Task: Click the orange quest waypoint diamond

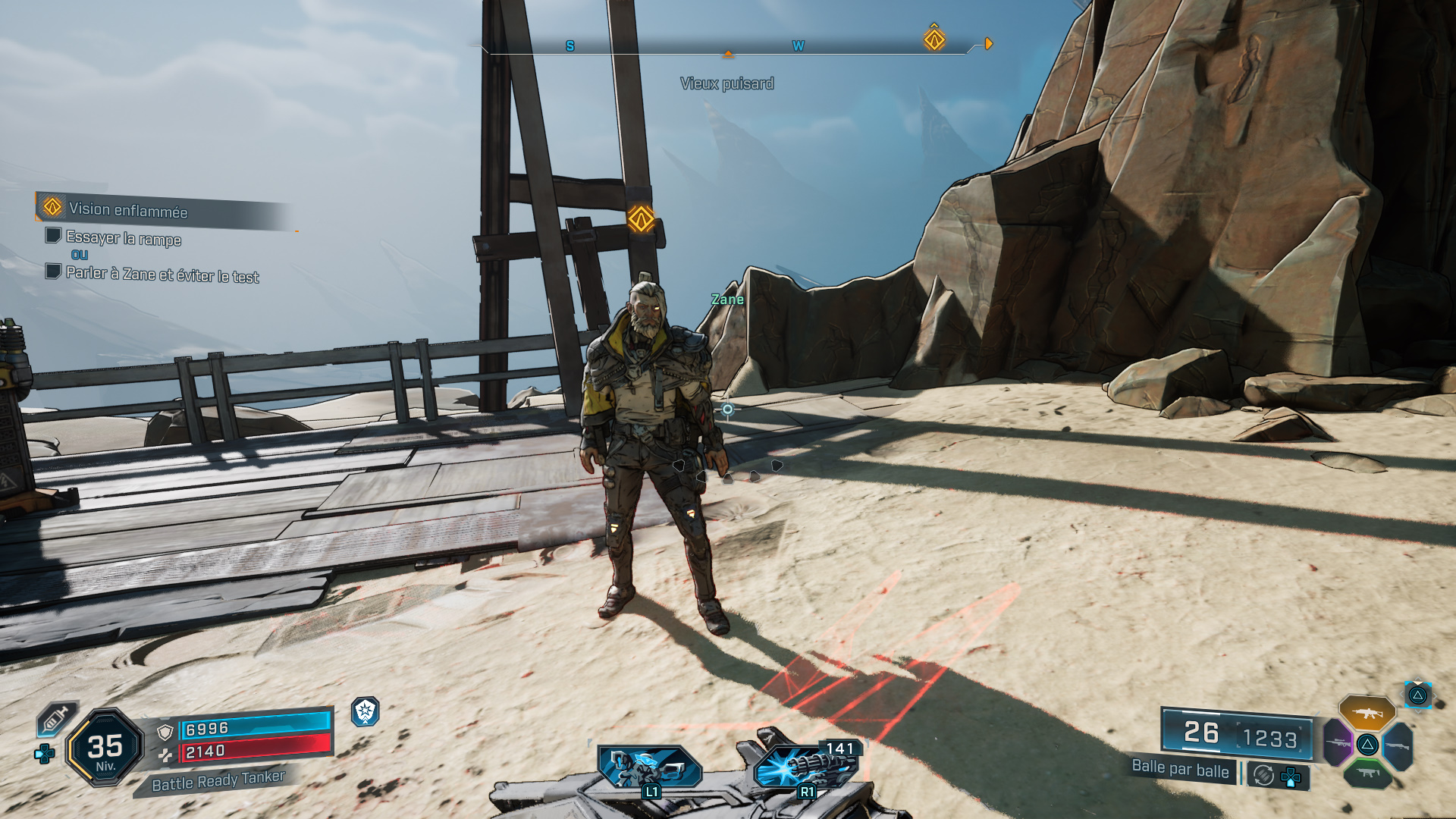Action: (x=641, y=219)
